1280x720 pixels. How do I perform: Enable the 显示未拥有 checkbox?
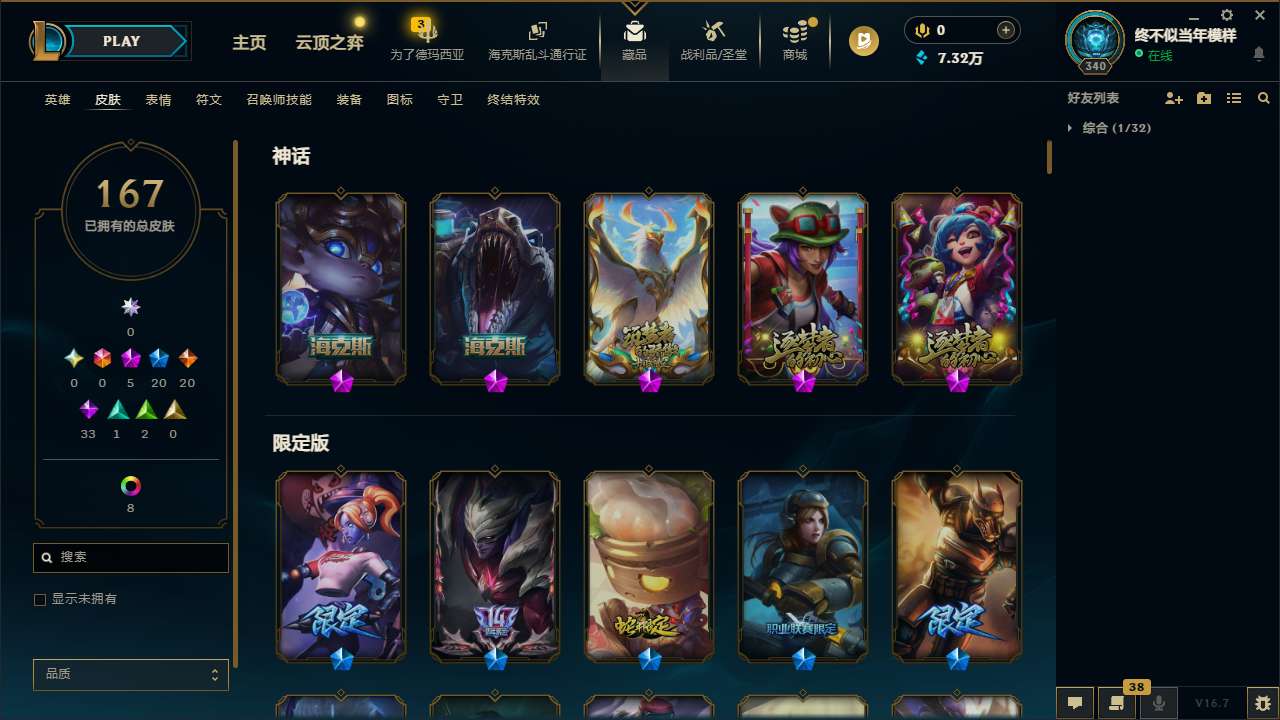(x=40, y=599)
